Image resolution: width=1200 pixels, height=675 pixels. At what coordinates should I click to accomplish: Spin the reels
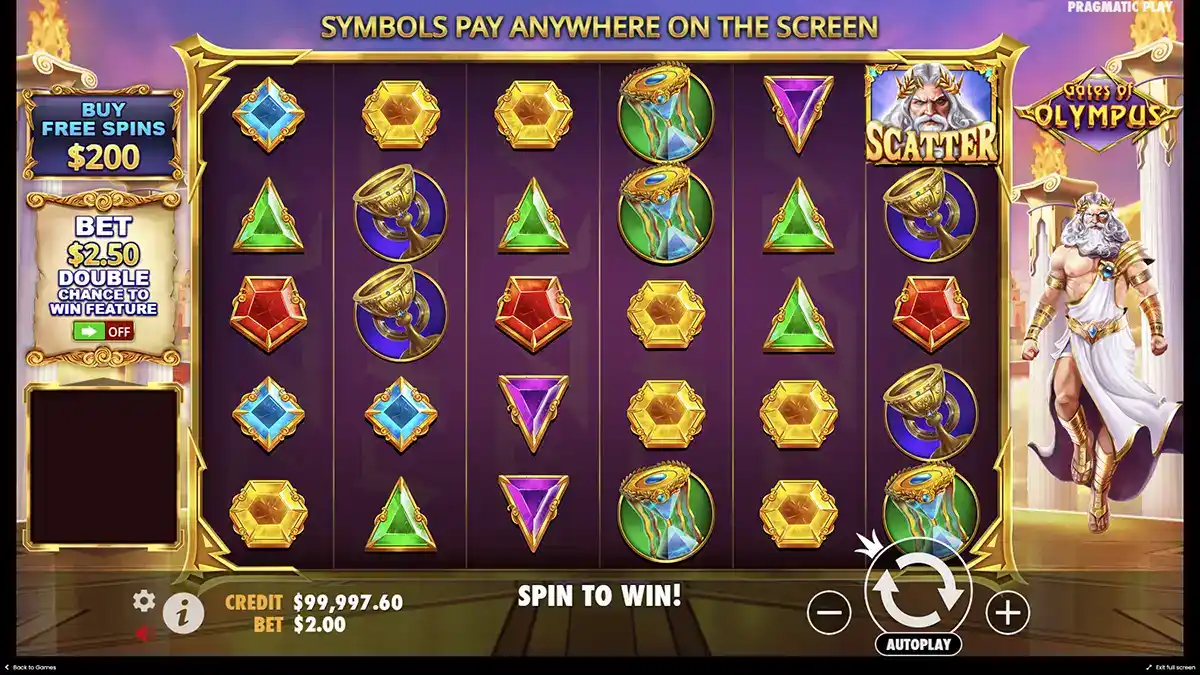pyautogui.click(x=918, y=592)
